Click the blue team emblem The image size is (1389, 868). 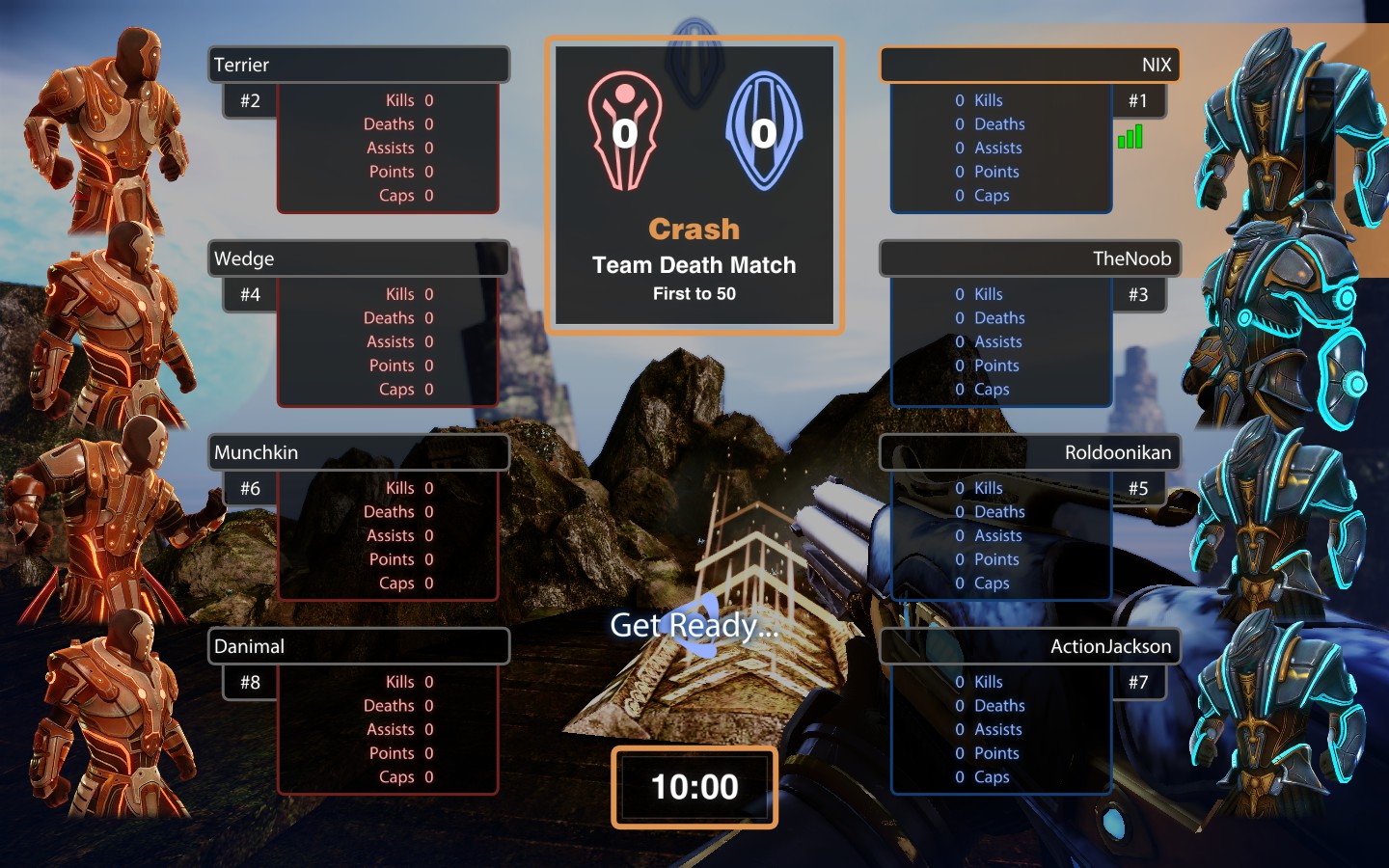pos(764,130)
